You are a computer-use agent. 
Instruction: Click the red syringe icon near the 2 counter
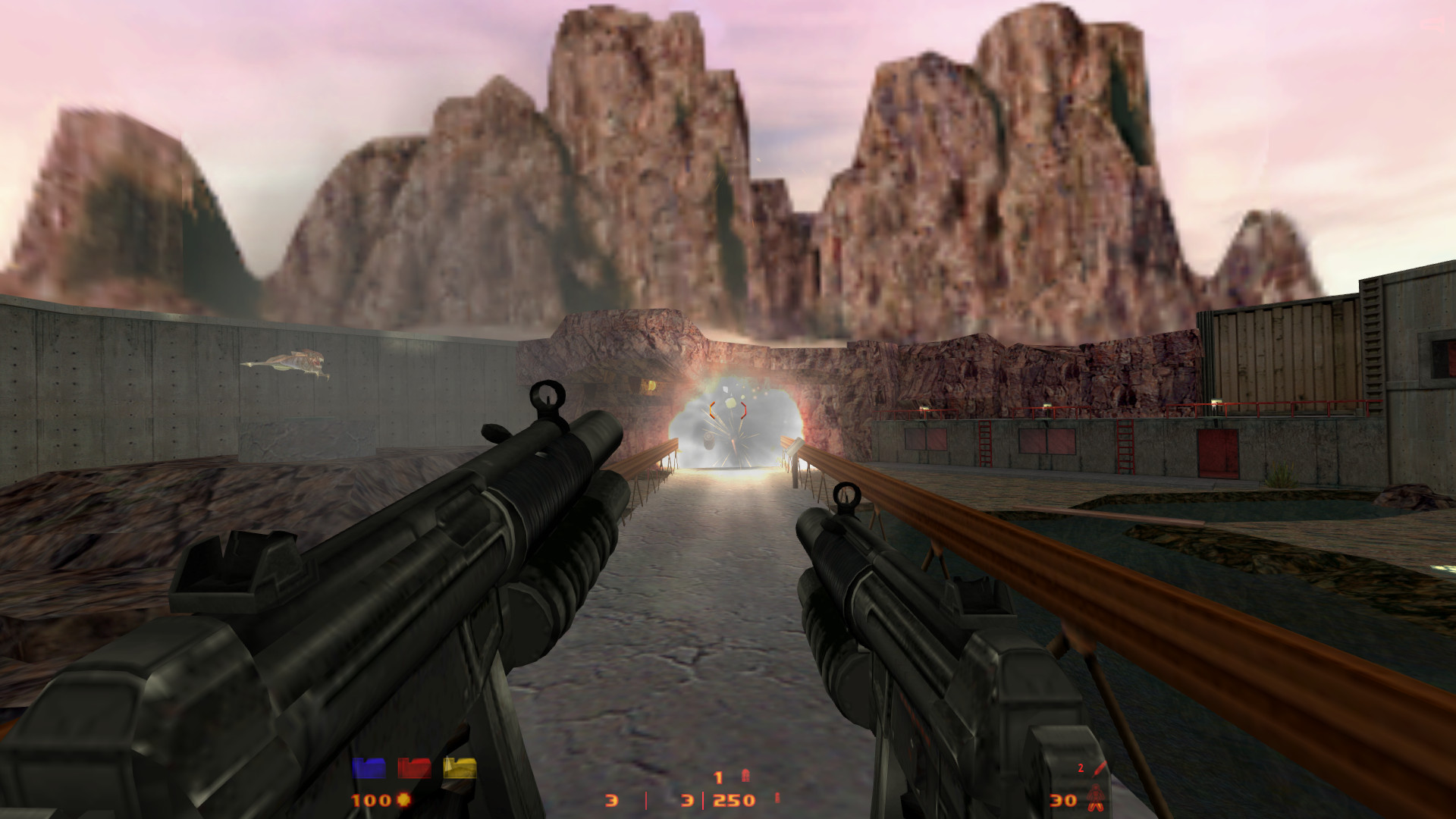pyautogui.click(x=1100, y=768)
